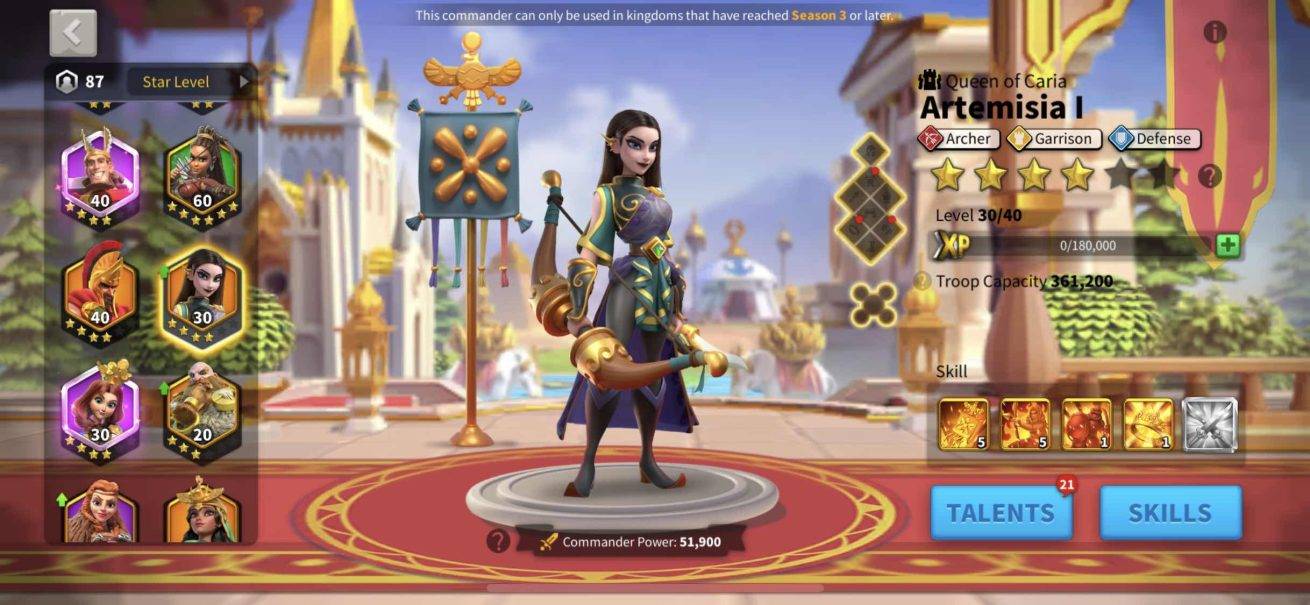
Task: Open the star level help question mark
Action: [1210, 177]
